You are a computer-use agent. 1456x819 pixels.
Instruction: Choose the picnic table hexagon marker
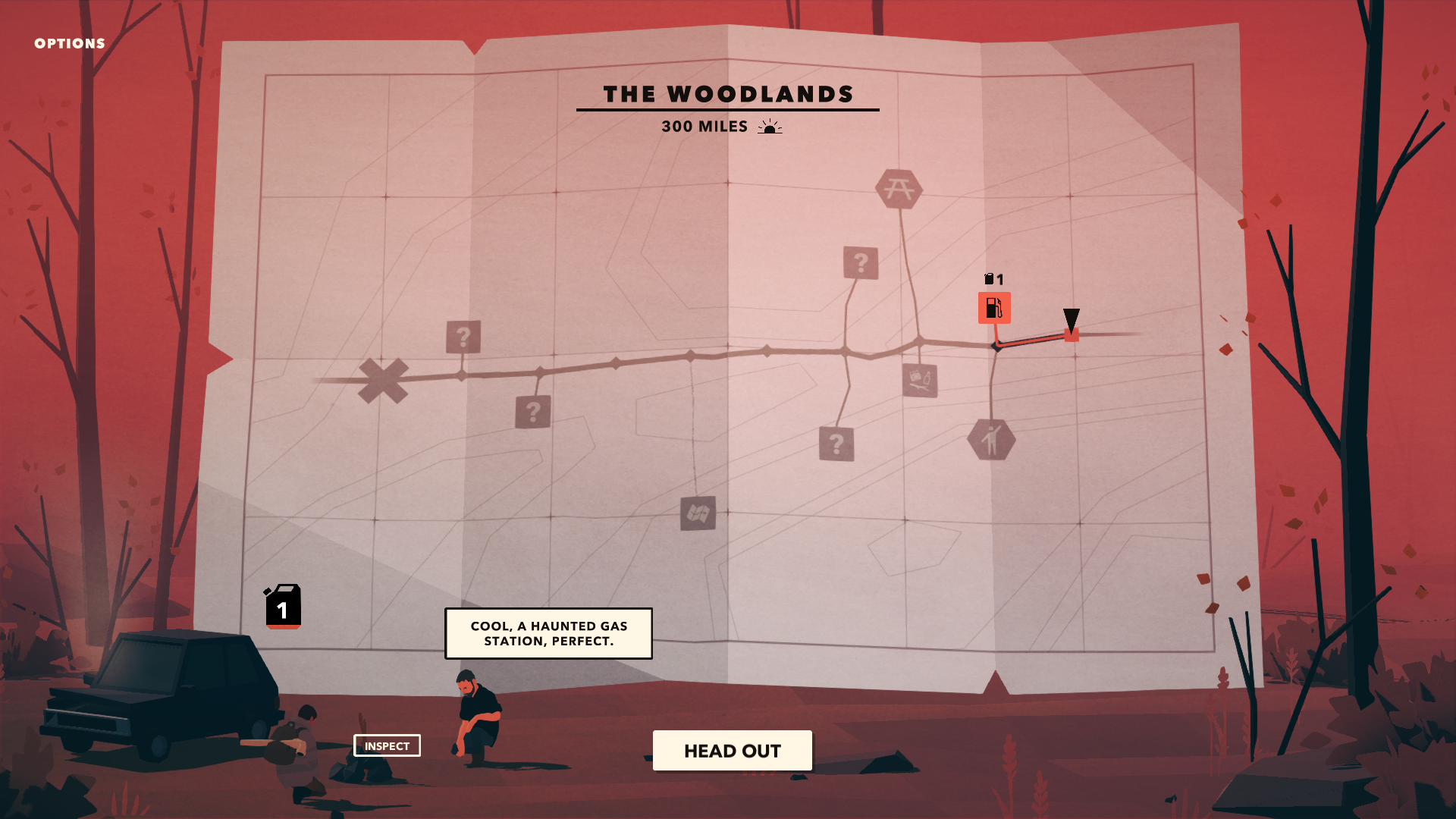coord(899,189)
